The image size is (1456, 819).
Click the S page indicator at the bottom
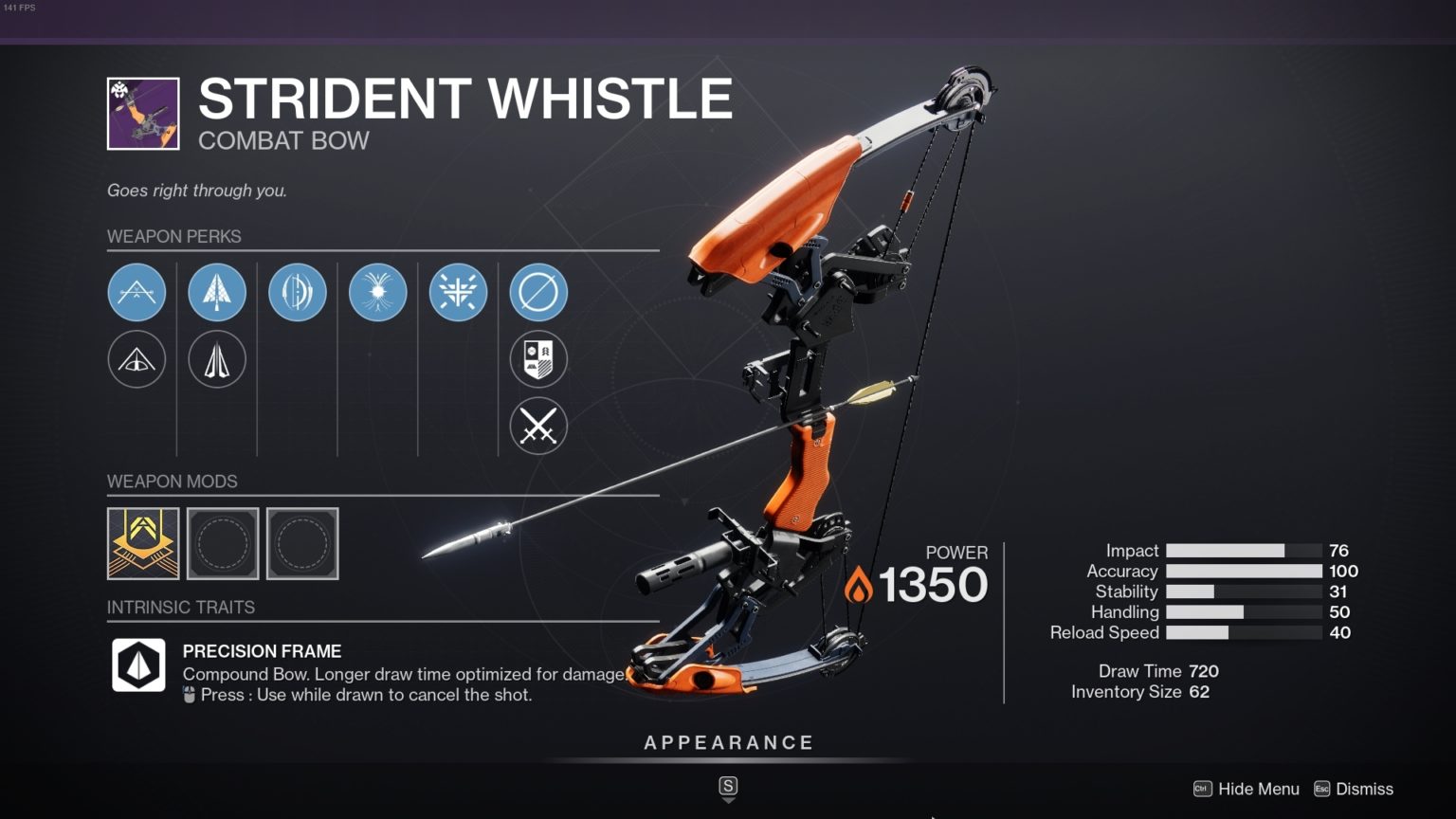pos(728,787)
